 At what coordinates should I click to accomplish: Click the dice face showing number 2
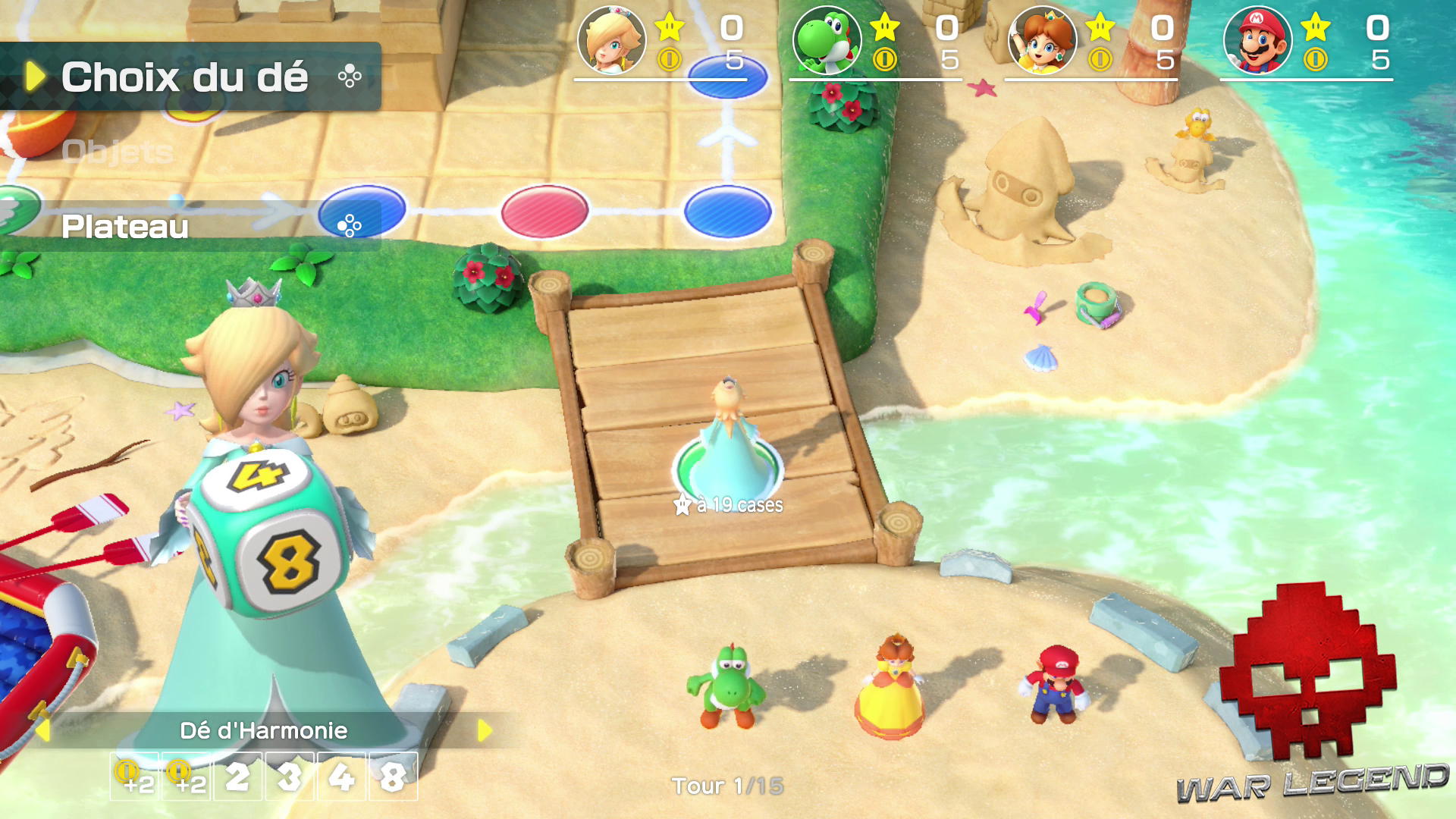click(x=237, y=777)
